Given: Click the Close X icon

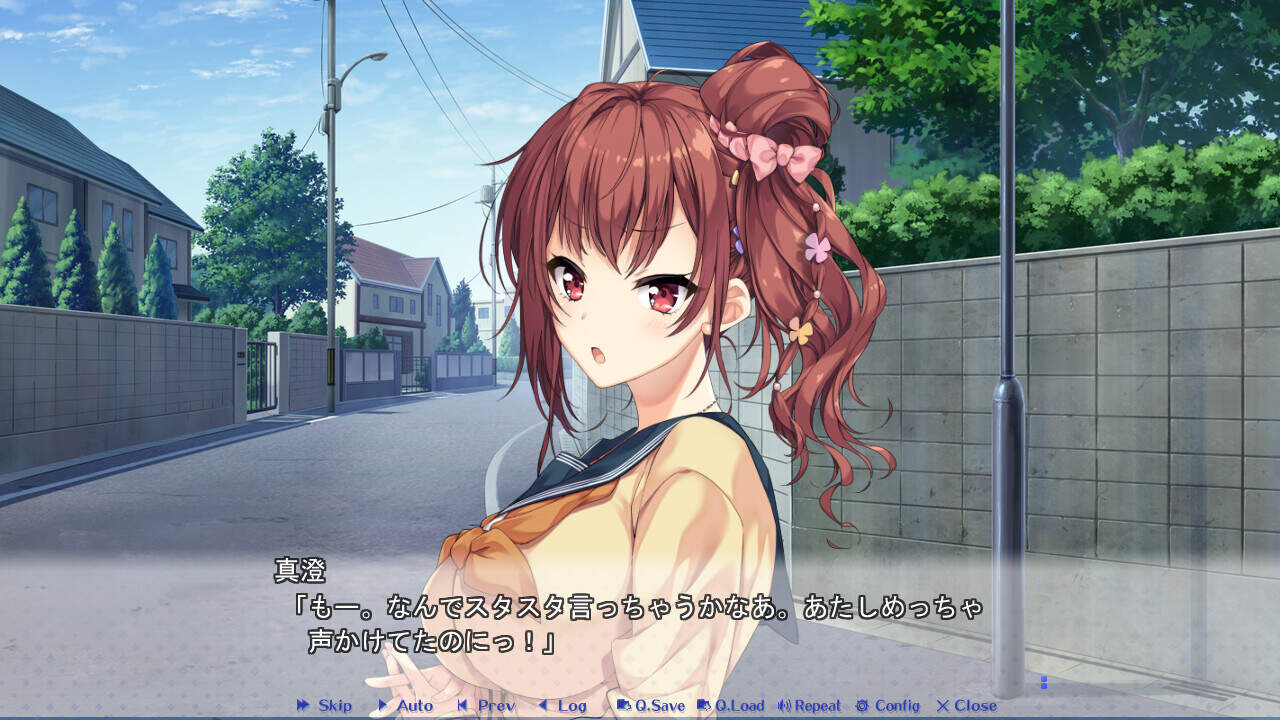Looking at the screenshot, I should (x=942, y=705).
